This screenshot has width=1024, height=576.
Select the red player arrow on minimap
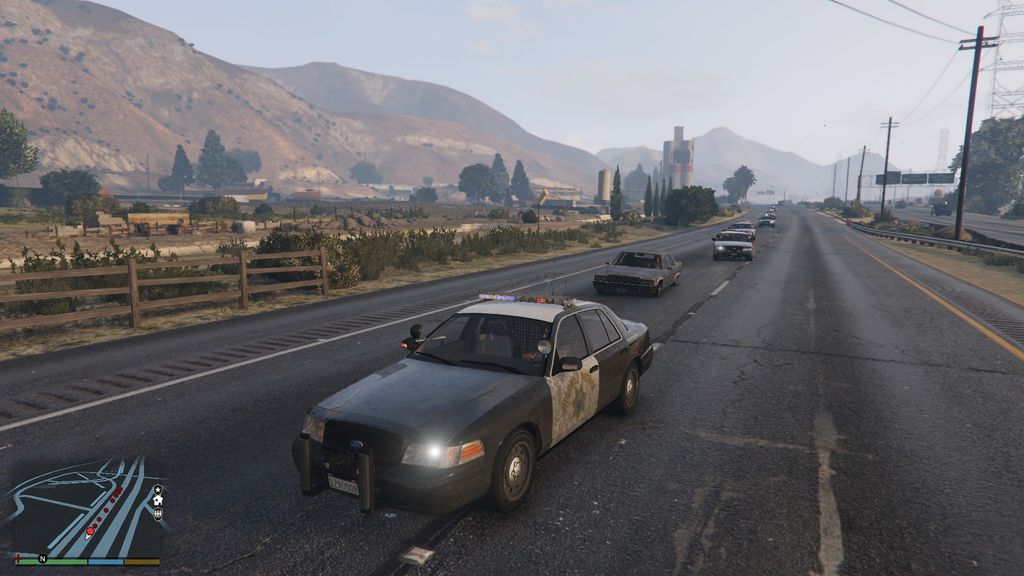point(90,531)
